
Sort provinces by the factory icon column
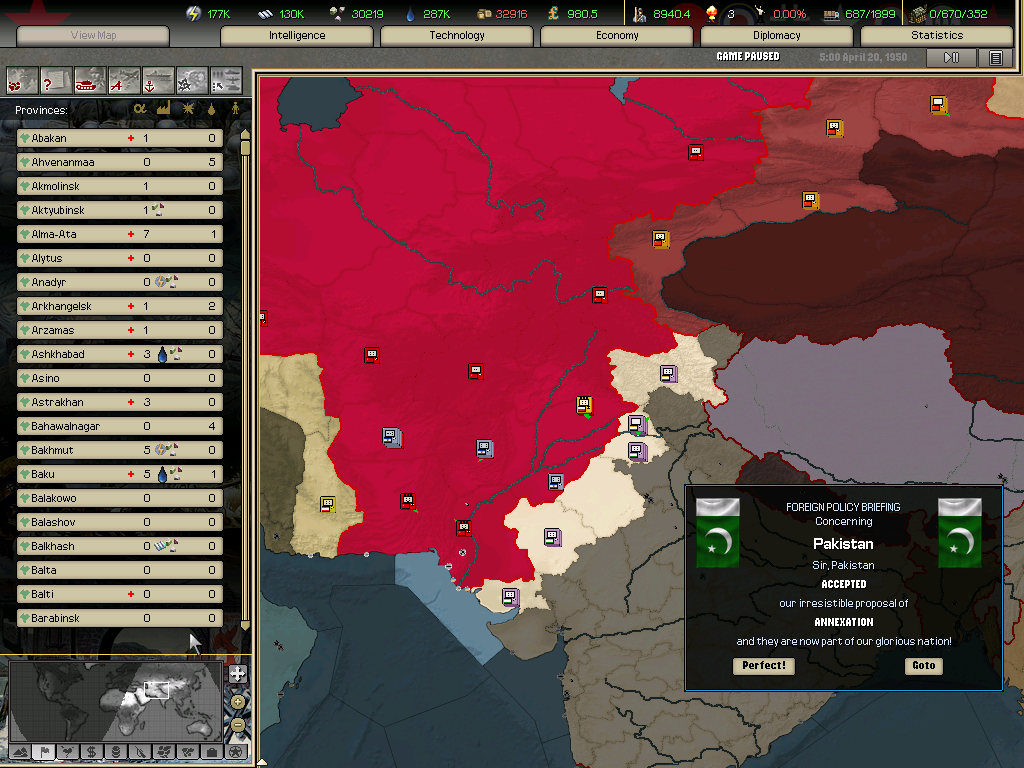[x=163, y=109]
